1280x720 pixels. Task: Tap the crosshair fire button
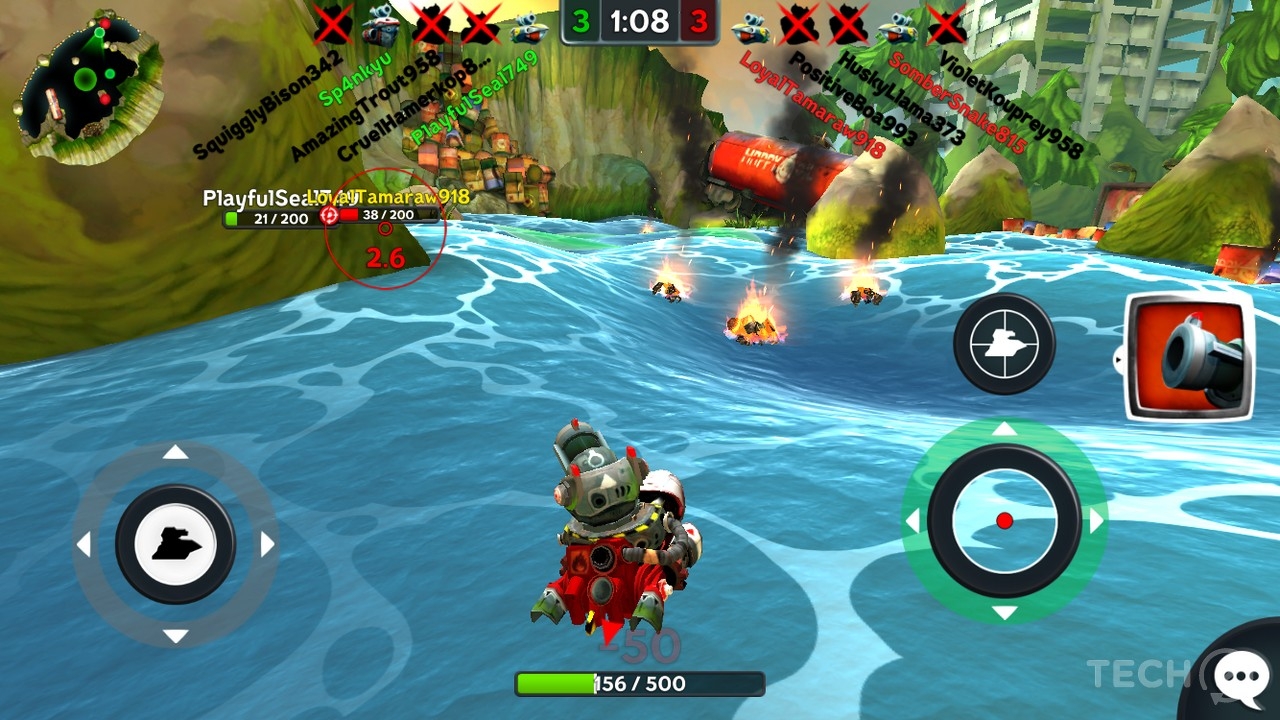1005,343
